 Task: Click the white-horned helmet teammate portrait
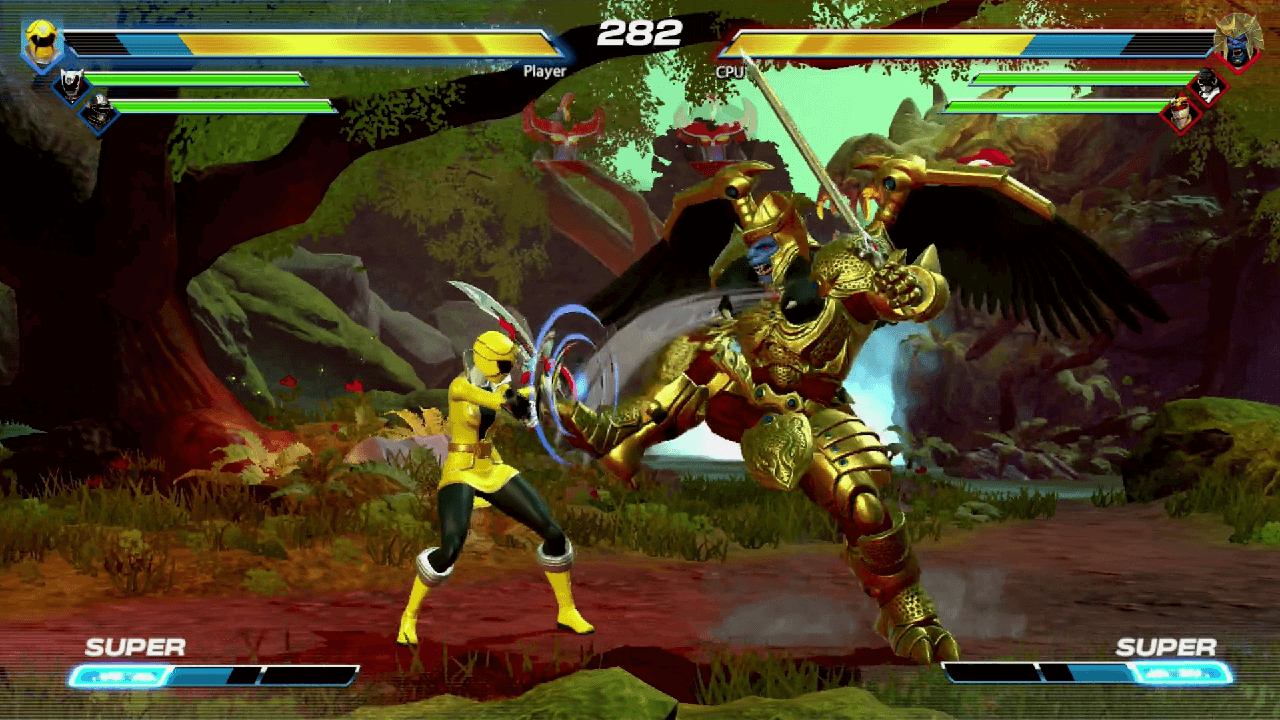pos(71,84)
